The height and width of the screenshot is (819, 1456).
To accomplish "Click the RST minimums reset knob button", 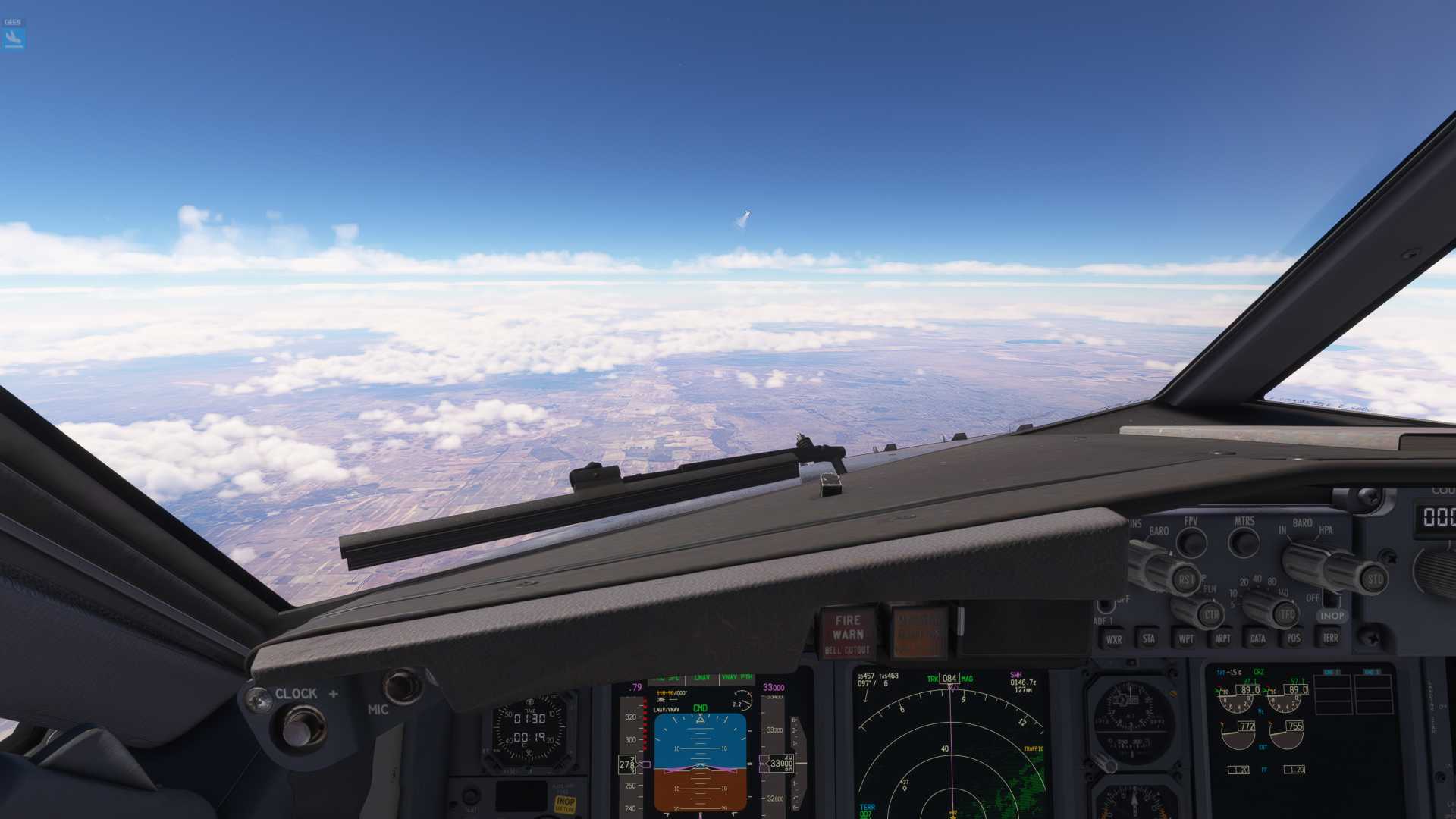I will [x=1186, y=580].
